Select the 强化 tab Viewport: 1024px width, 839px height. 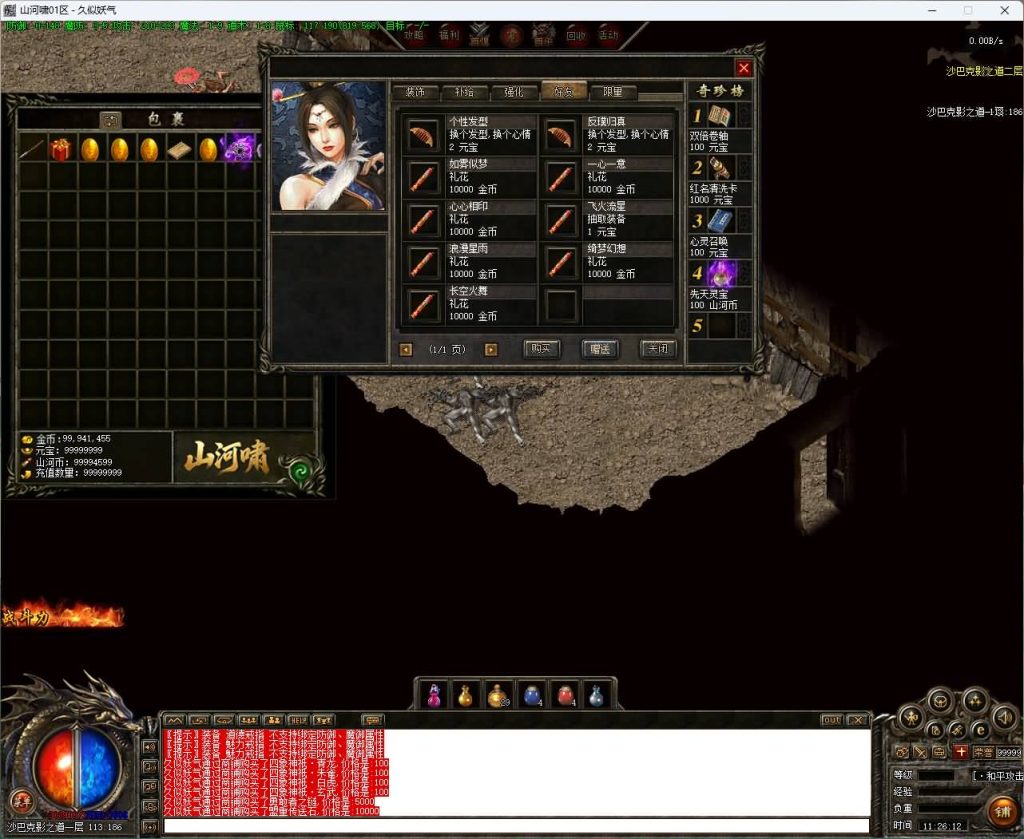tap(514, 92)
